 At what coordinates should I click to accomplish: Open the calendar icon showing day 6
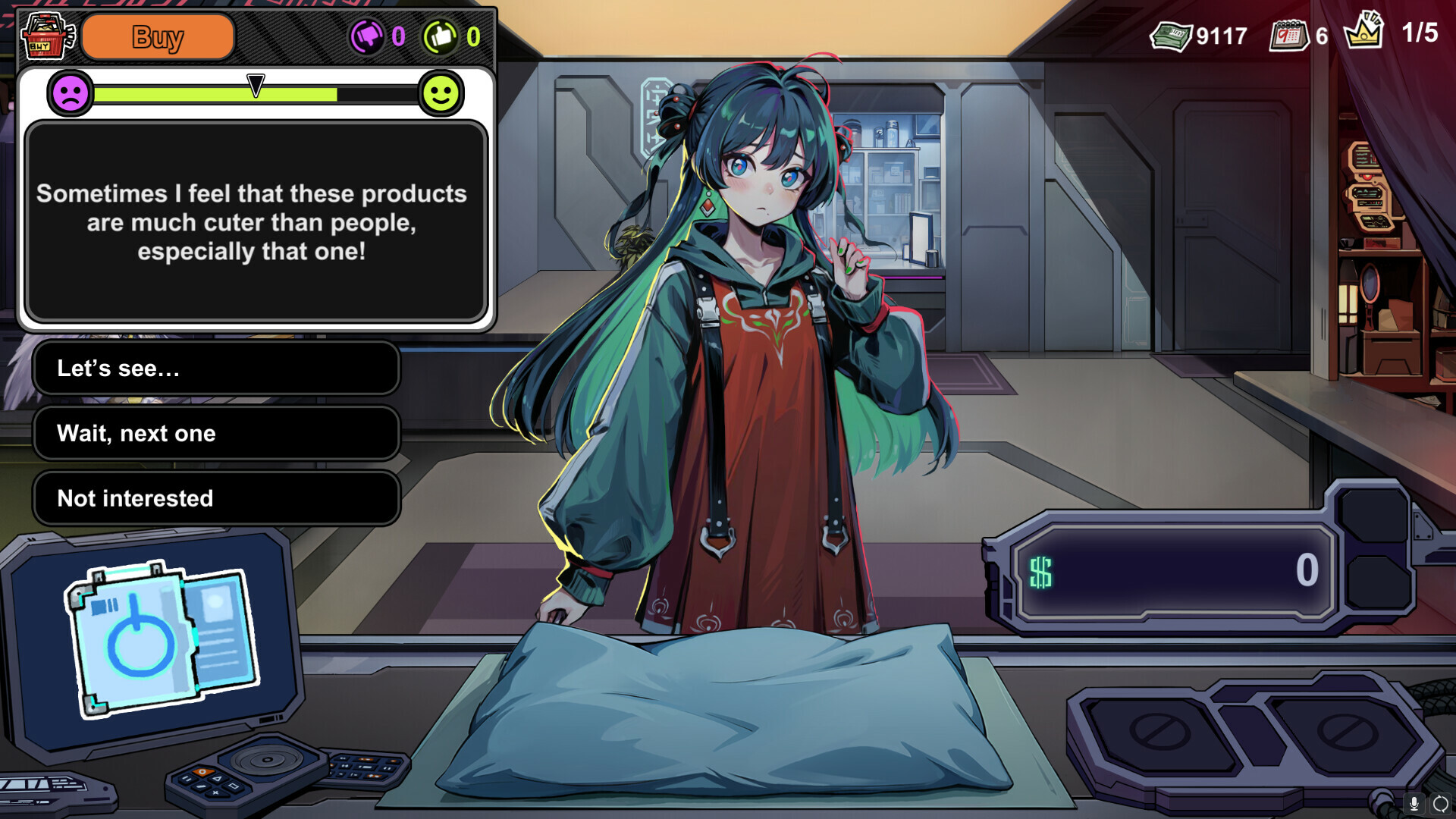point(1291,33)
